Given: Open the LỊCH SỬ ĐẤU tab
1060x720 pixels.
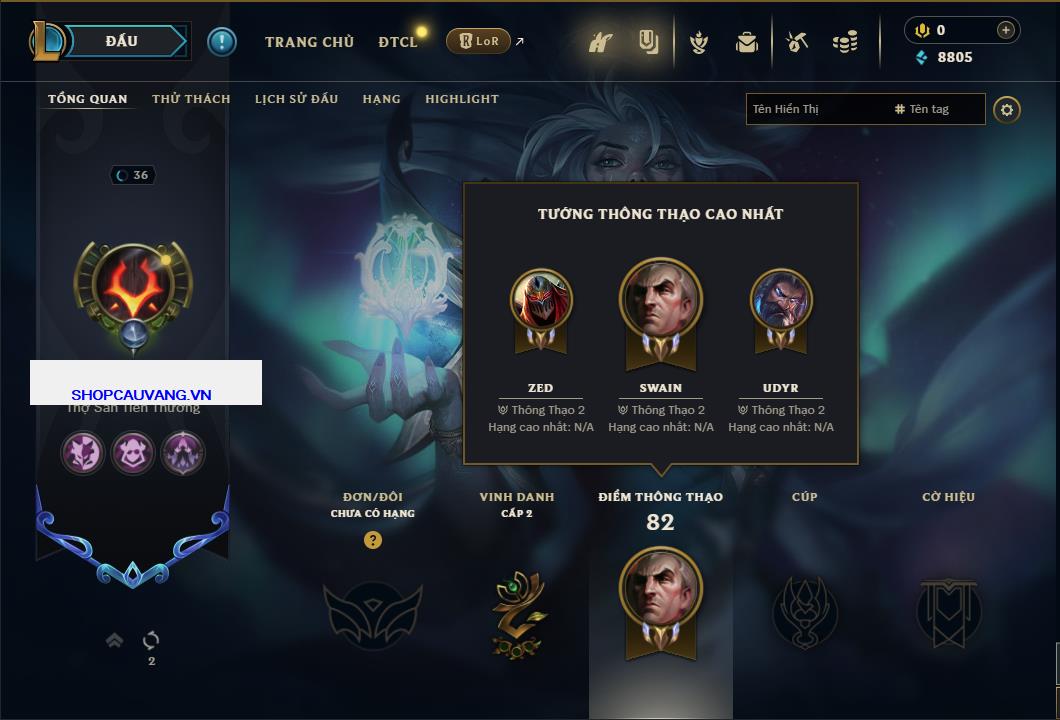Looking at the screenshot, I should (x=296, y=99).
